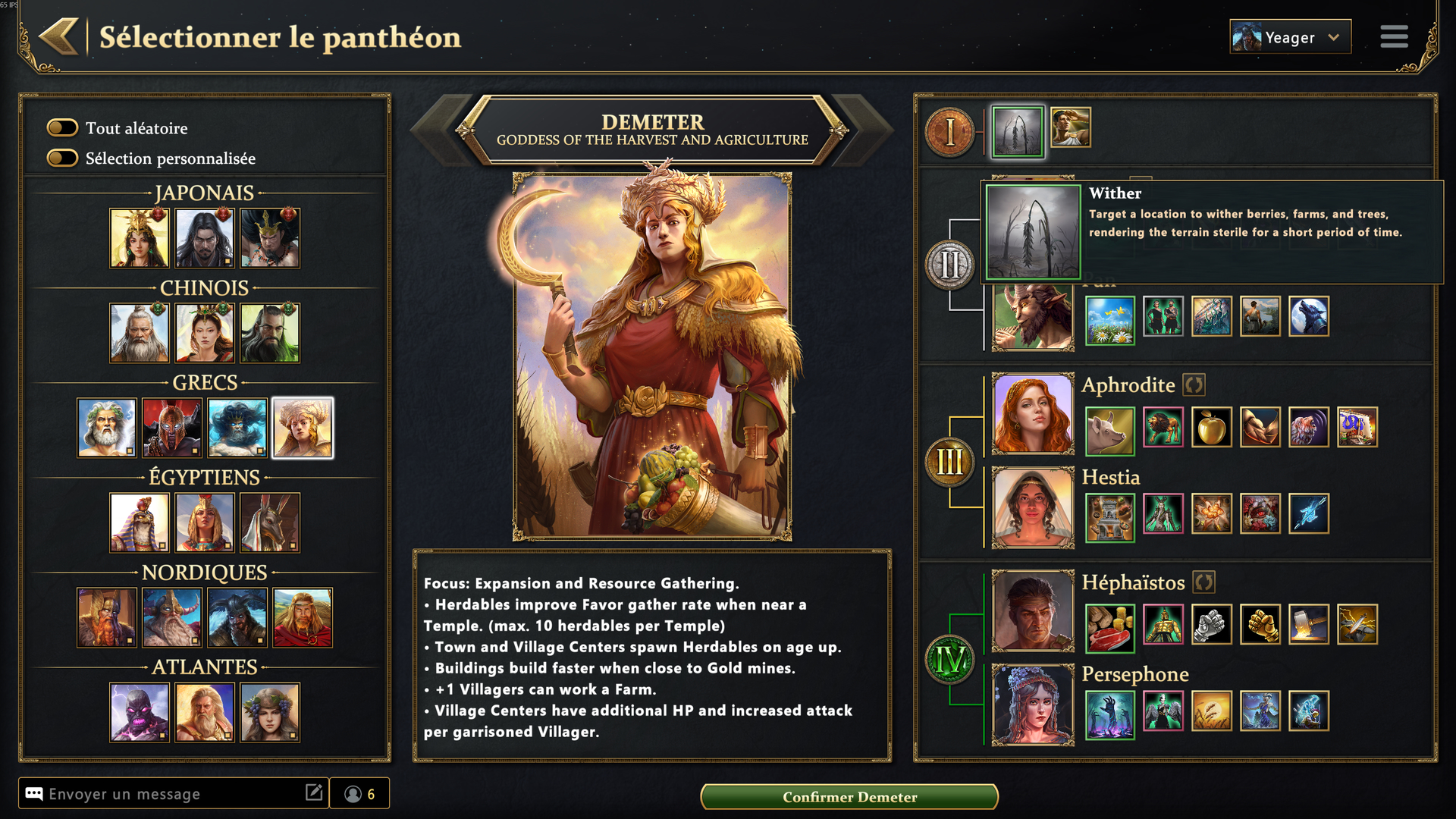
Task: Click the message input field
Action: coord(174,794)
